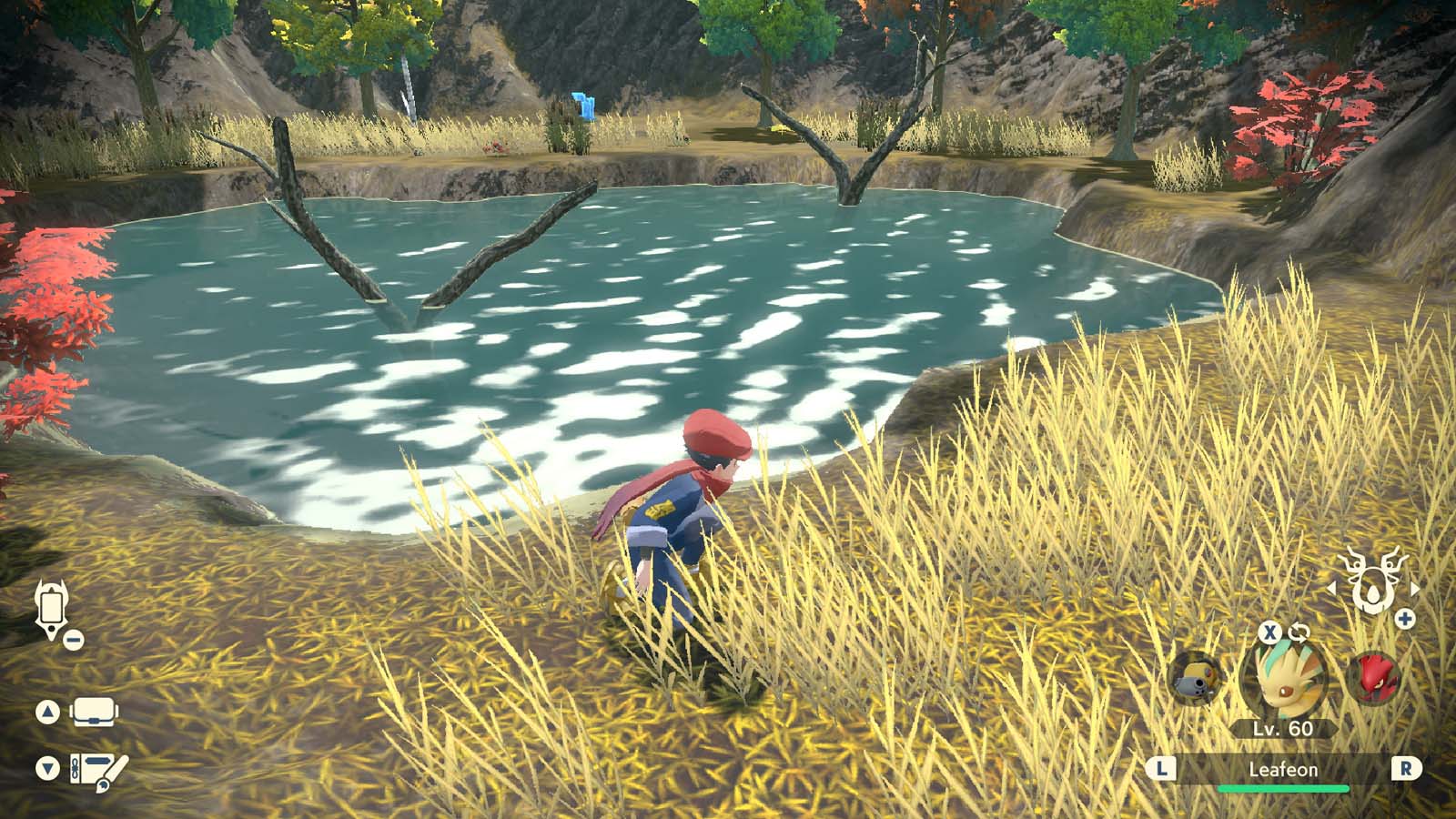Click the Leafeon name bar
Screen dimensions: 1456x819
click(x=1283, y=768)
